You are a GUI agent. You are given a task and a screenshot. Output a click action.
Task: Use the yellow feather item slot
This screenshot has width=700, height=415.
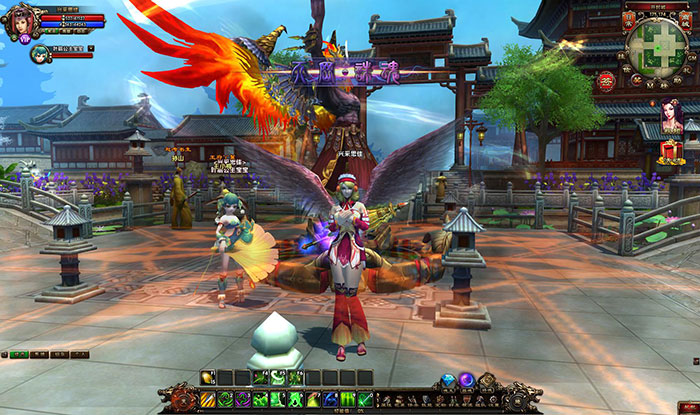tap(208, 378)
